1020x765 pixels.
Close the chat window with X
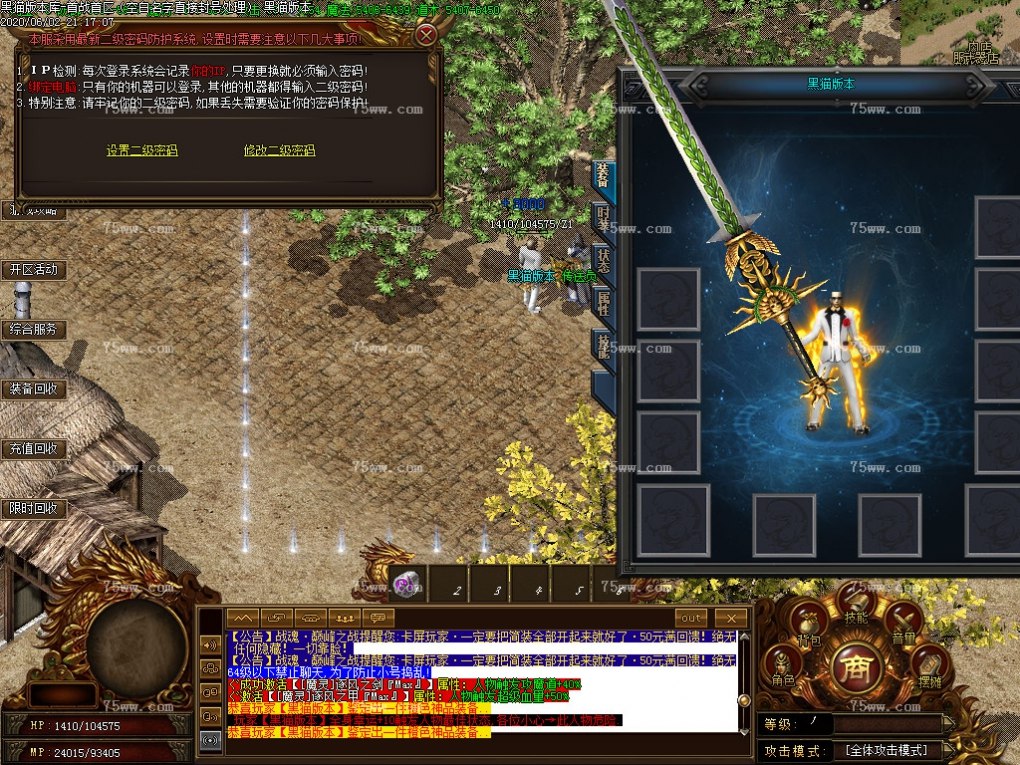pos(731,618)
